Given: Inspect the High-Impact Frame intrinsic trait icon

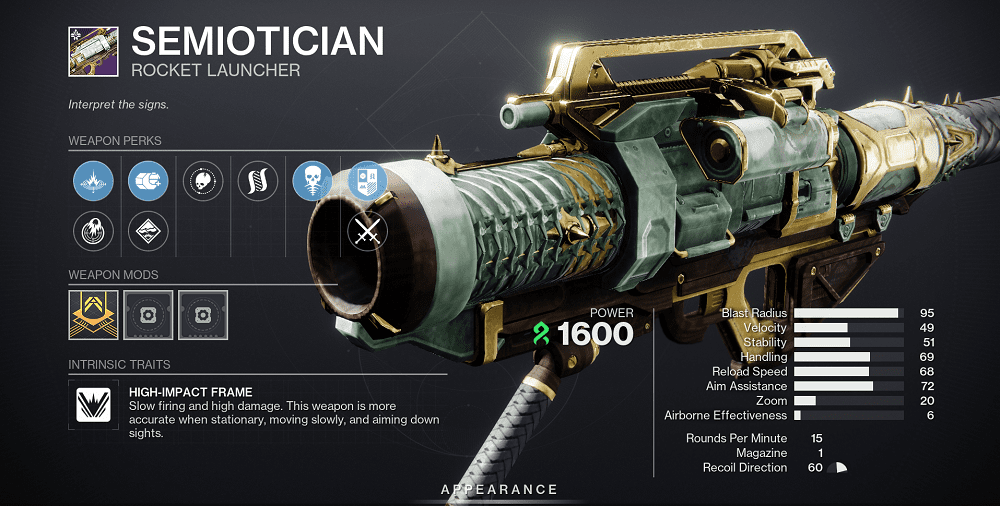Looking at the screenshot, I should 94,403.
